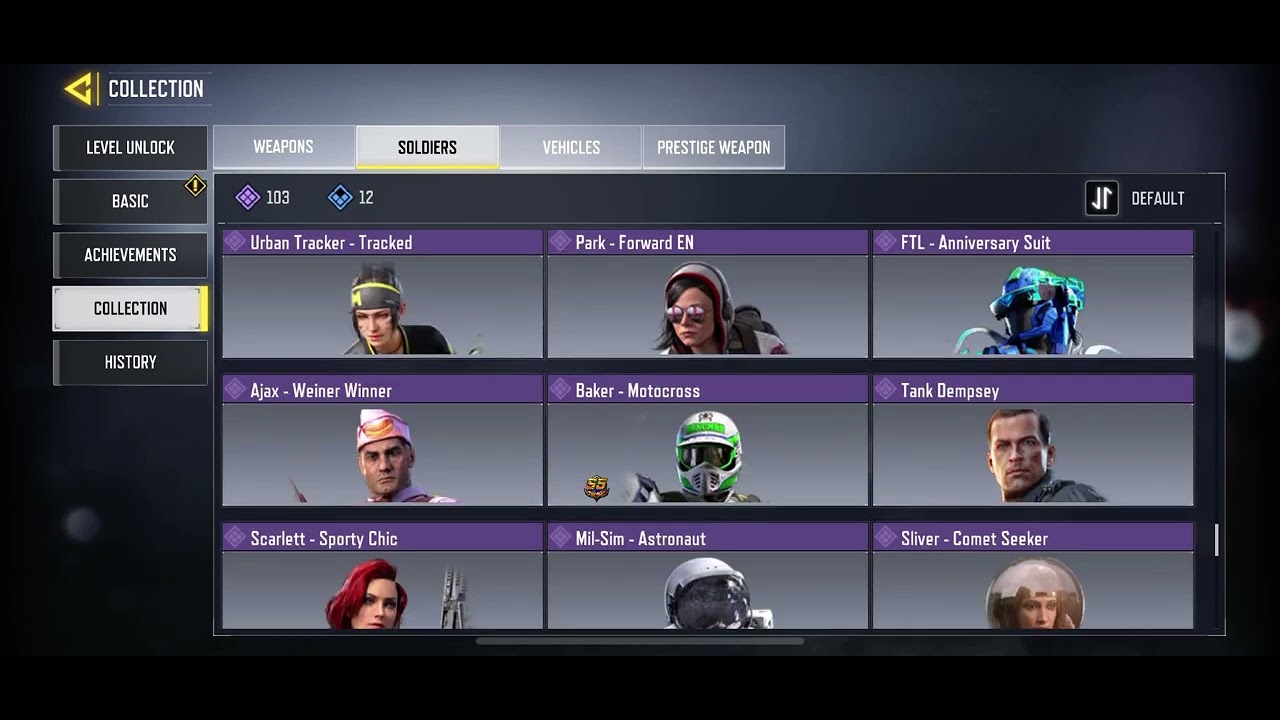Screen dimensions: 1280x720
Task: Select the Basic menu entry
Action: pos(130,201)
